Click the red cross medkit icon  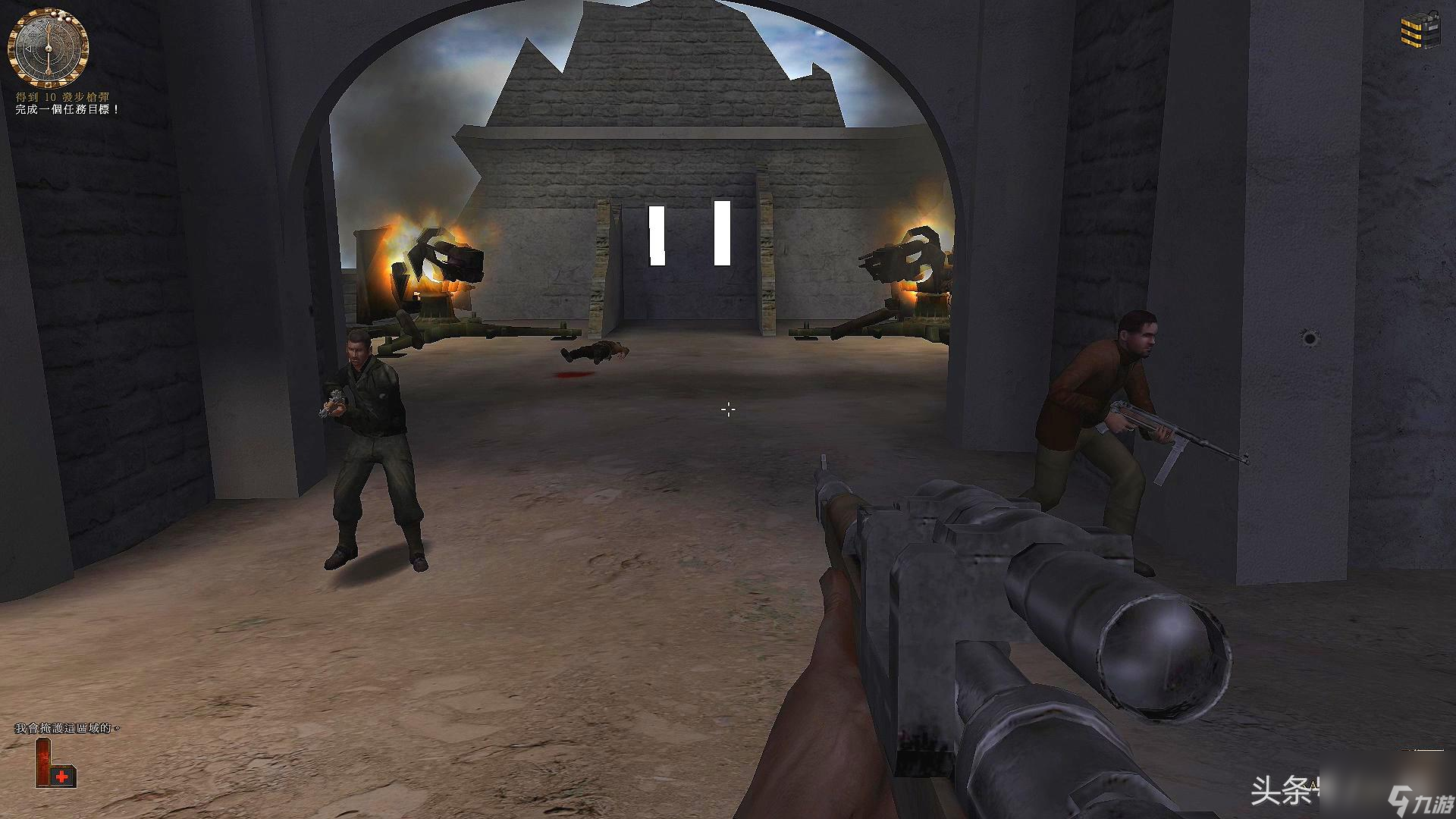pyautogui.click(x=62, y=777)
